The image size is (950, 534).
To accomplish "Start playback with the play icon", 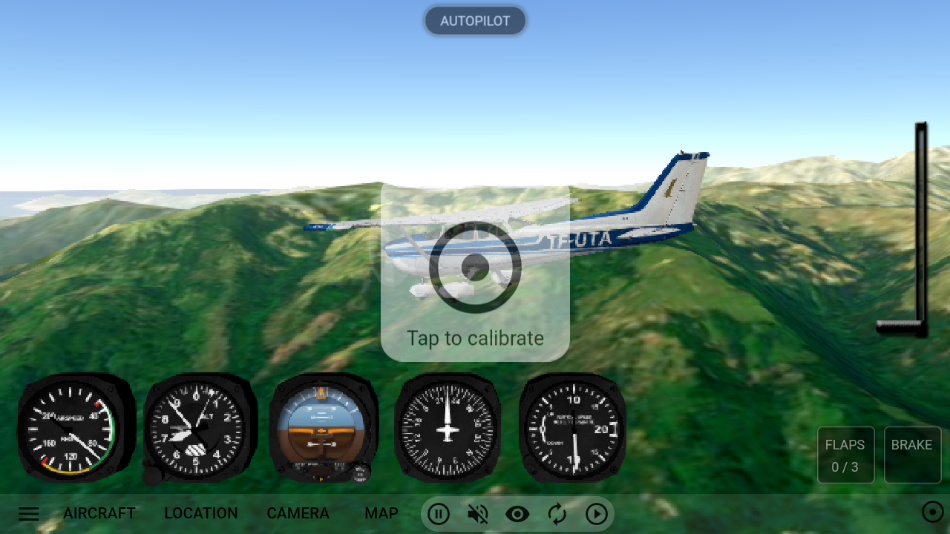I will [596, 514].
